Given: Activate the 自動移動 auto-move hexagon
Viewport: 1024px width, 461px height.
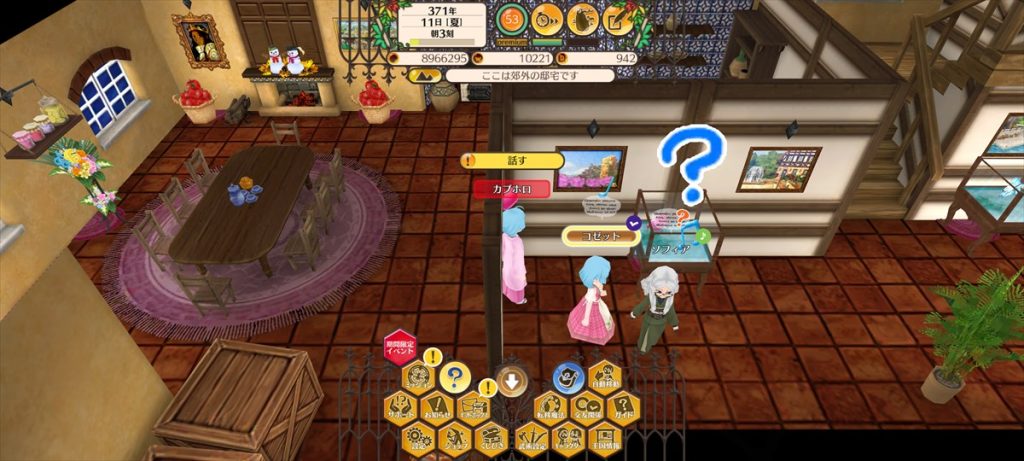Looking at the screenshot, I should 604,378.
